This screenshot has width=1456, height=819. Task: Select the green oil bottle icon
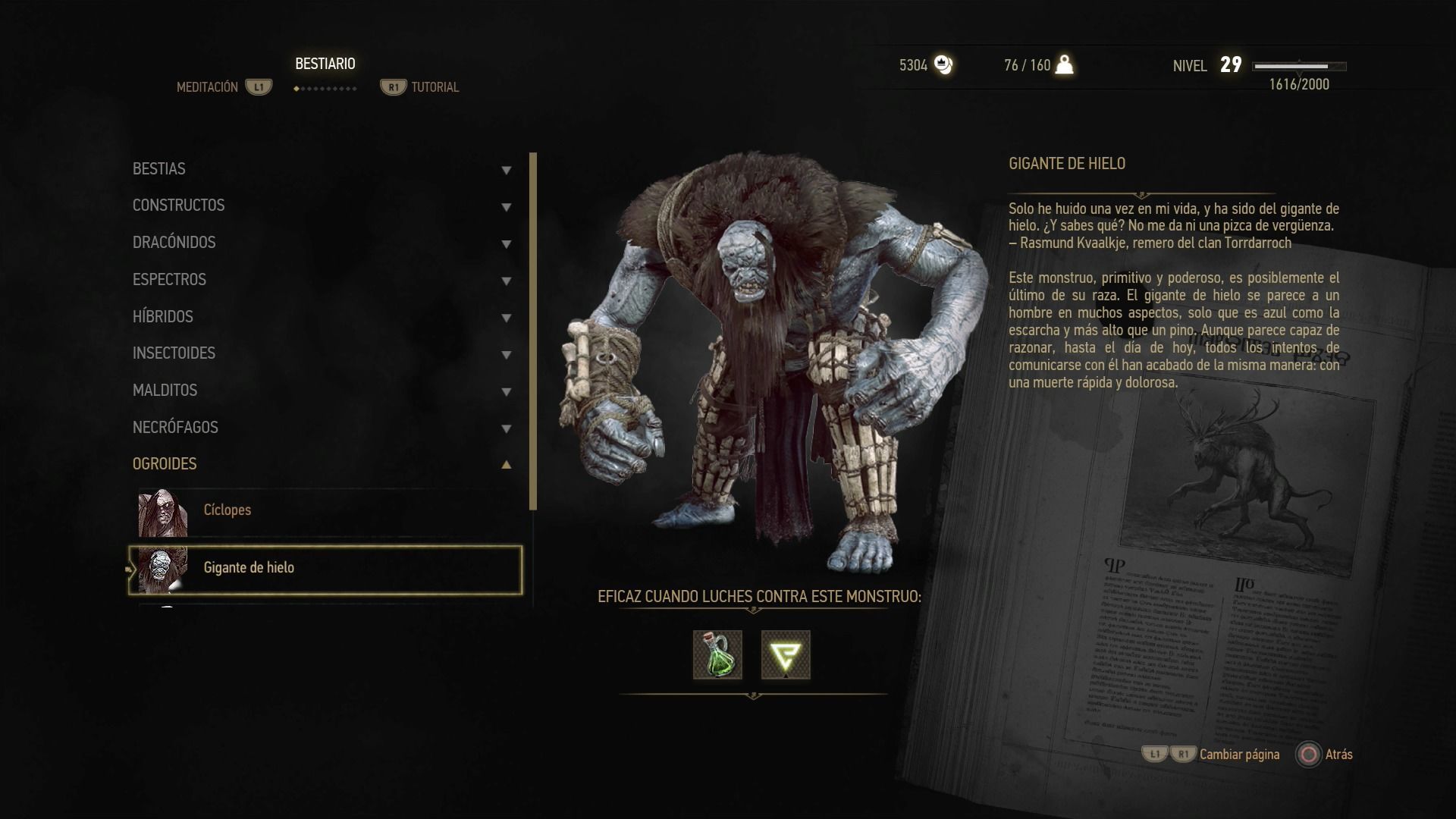click(717, 654)
